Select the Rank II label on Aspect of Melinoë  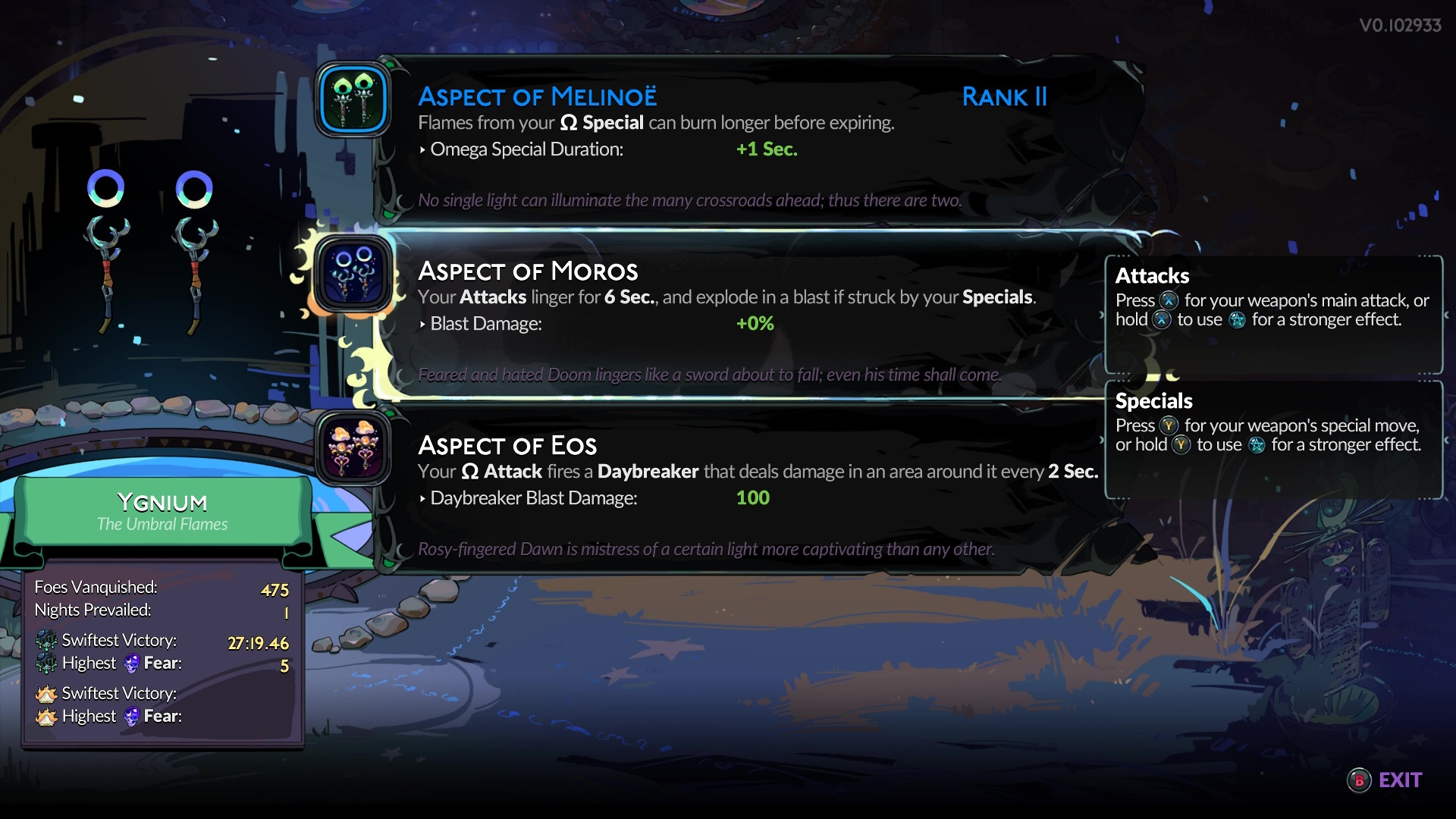pos(1004,97)
